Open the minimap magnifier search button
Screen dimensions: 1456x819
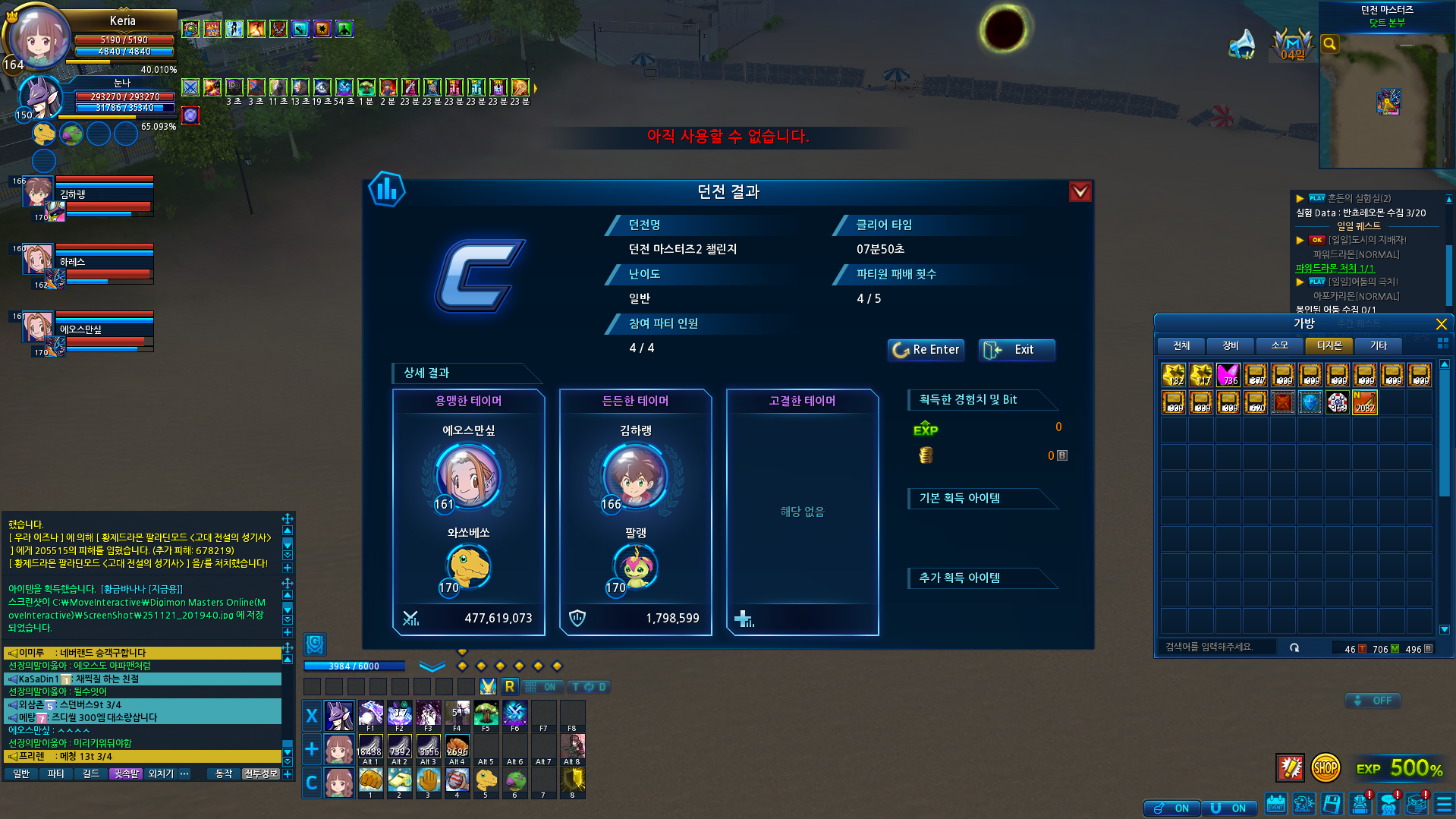coord(1329,44)
